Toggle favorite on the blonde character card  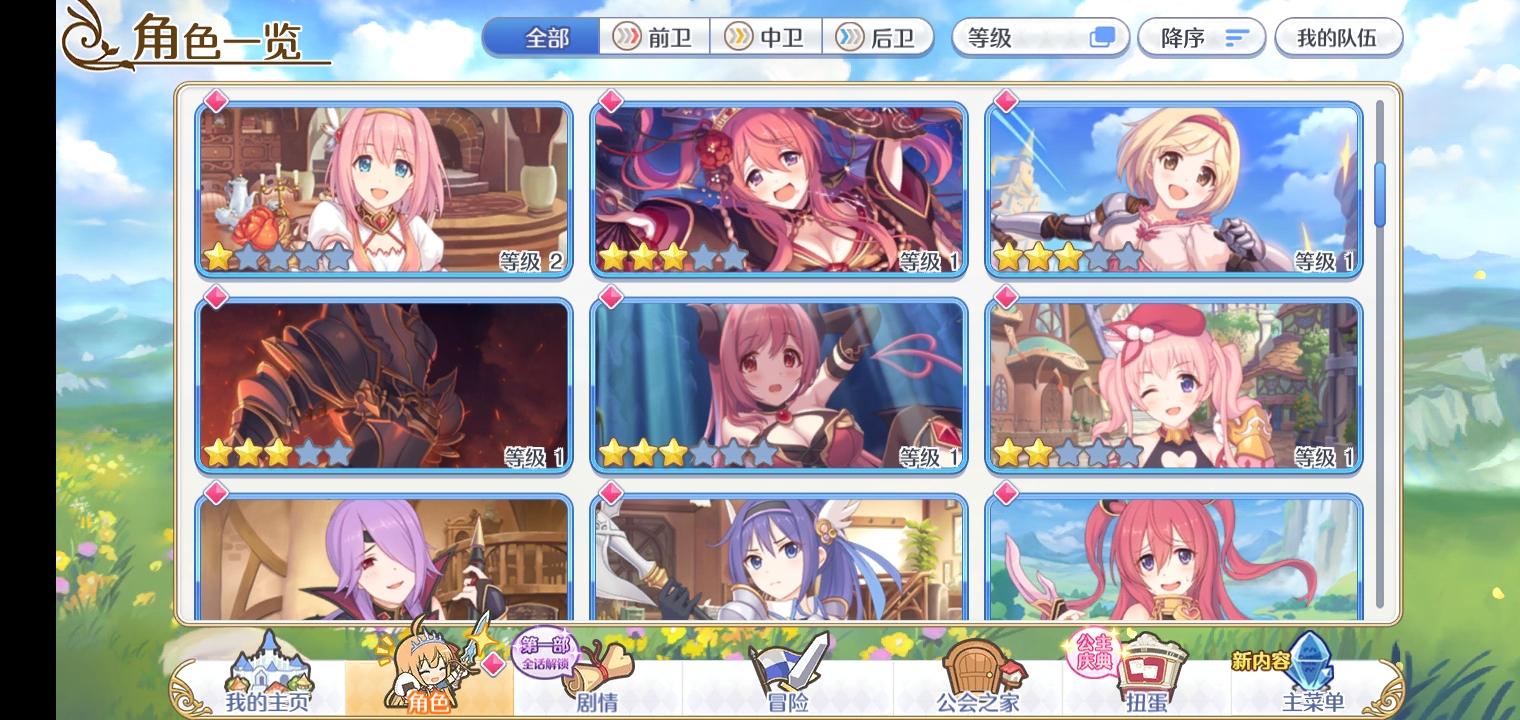pyautogui.click(x=1006, y=100)
